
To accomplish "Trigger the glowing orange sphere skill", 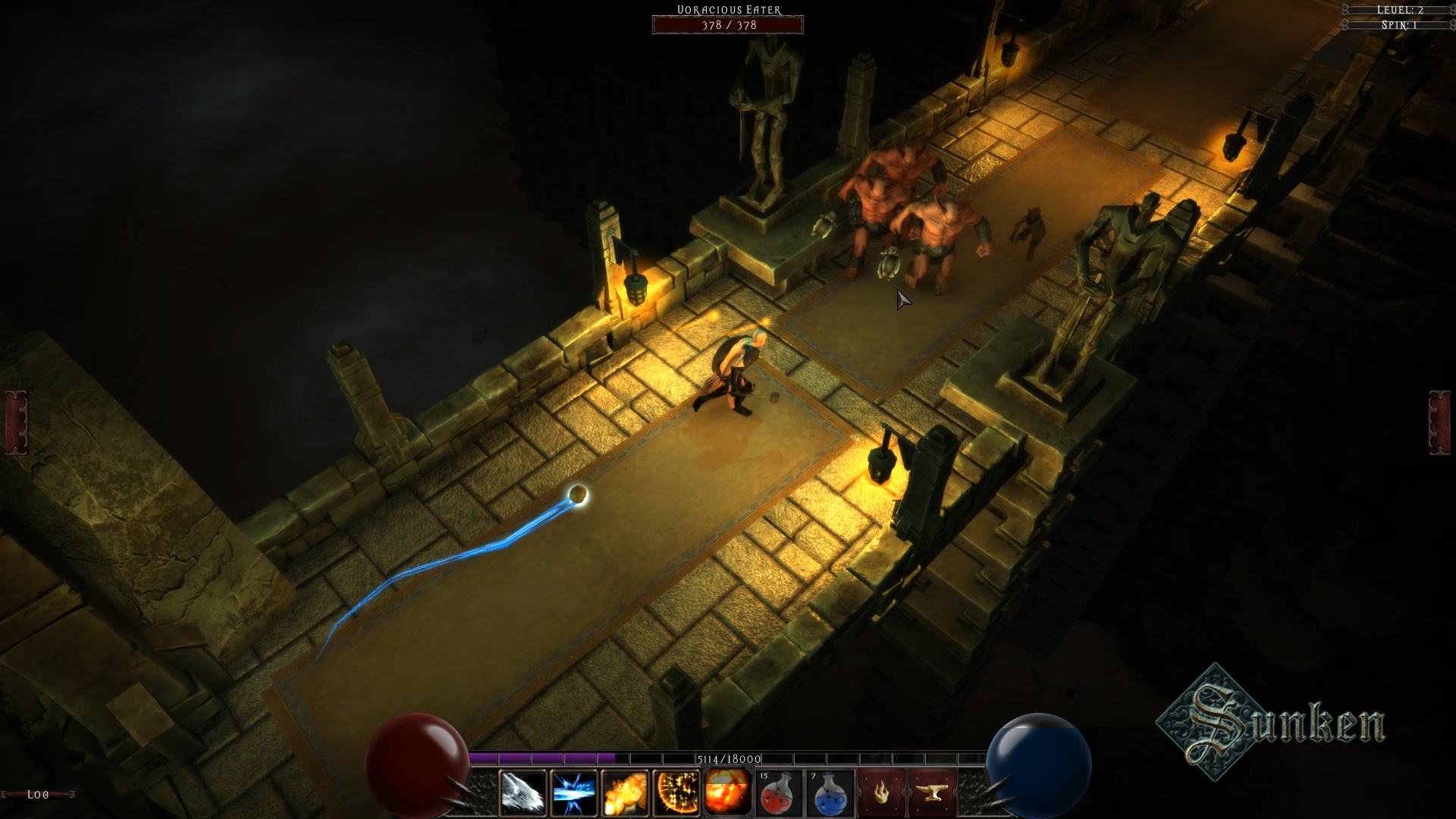I will (676, 793).
